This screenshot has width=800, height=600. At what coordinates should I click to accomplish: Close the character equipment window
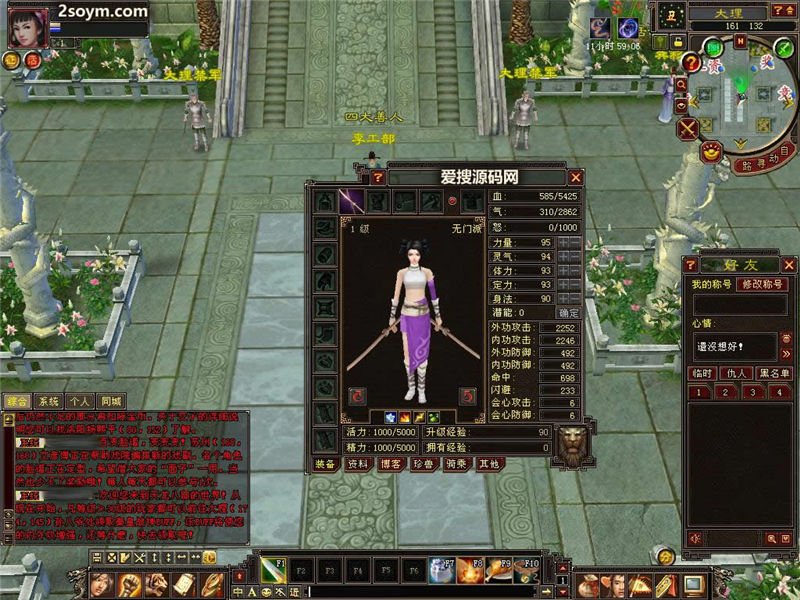[574, 177]
